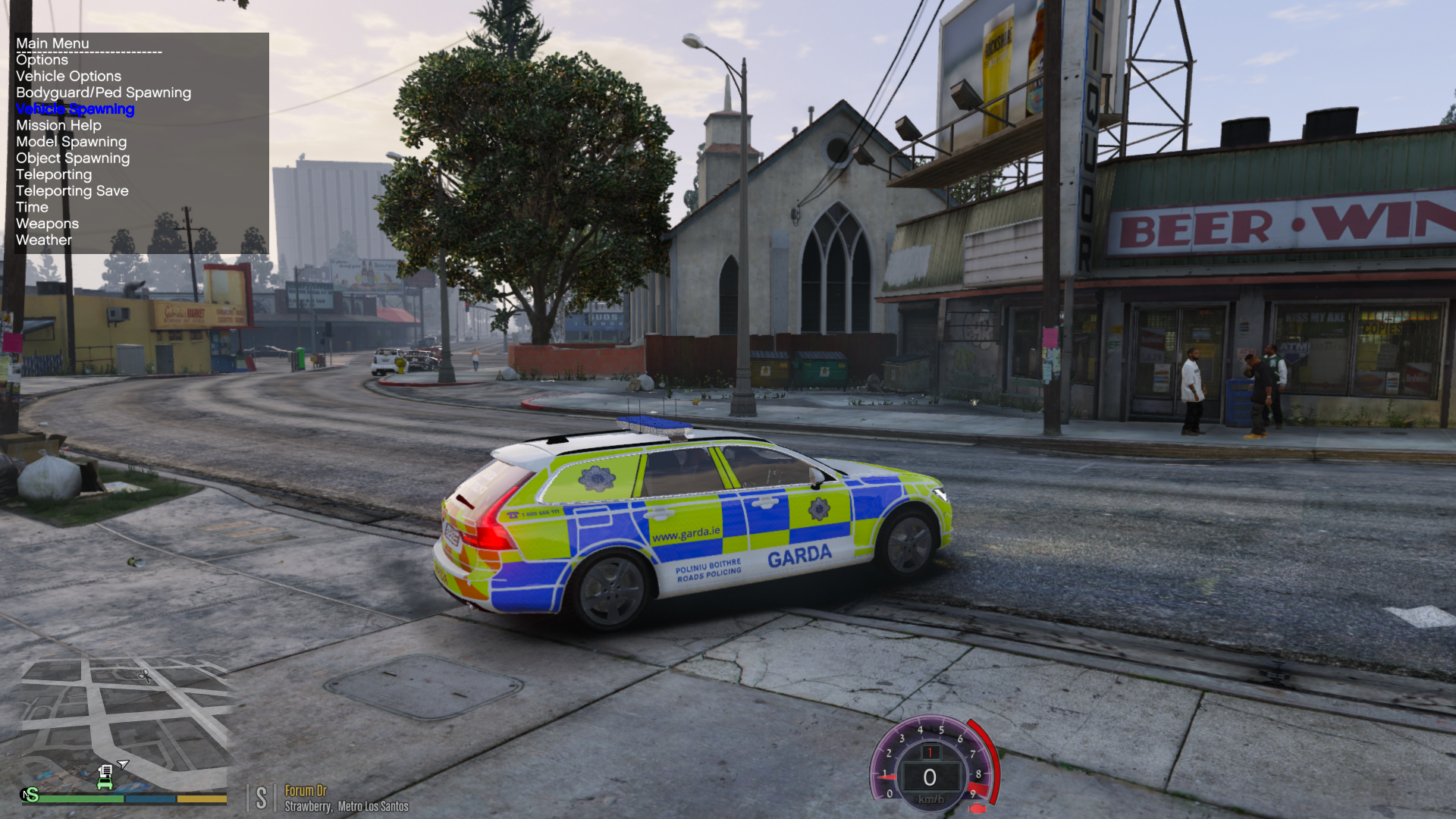Select Model Spawning from the list
This screenshot has width=1456, height=819.
(71, 142)
